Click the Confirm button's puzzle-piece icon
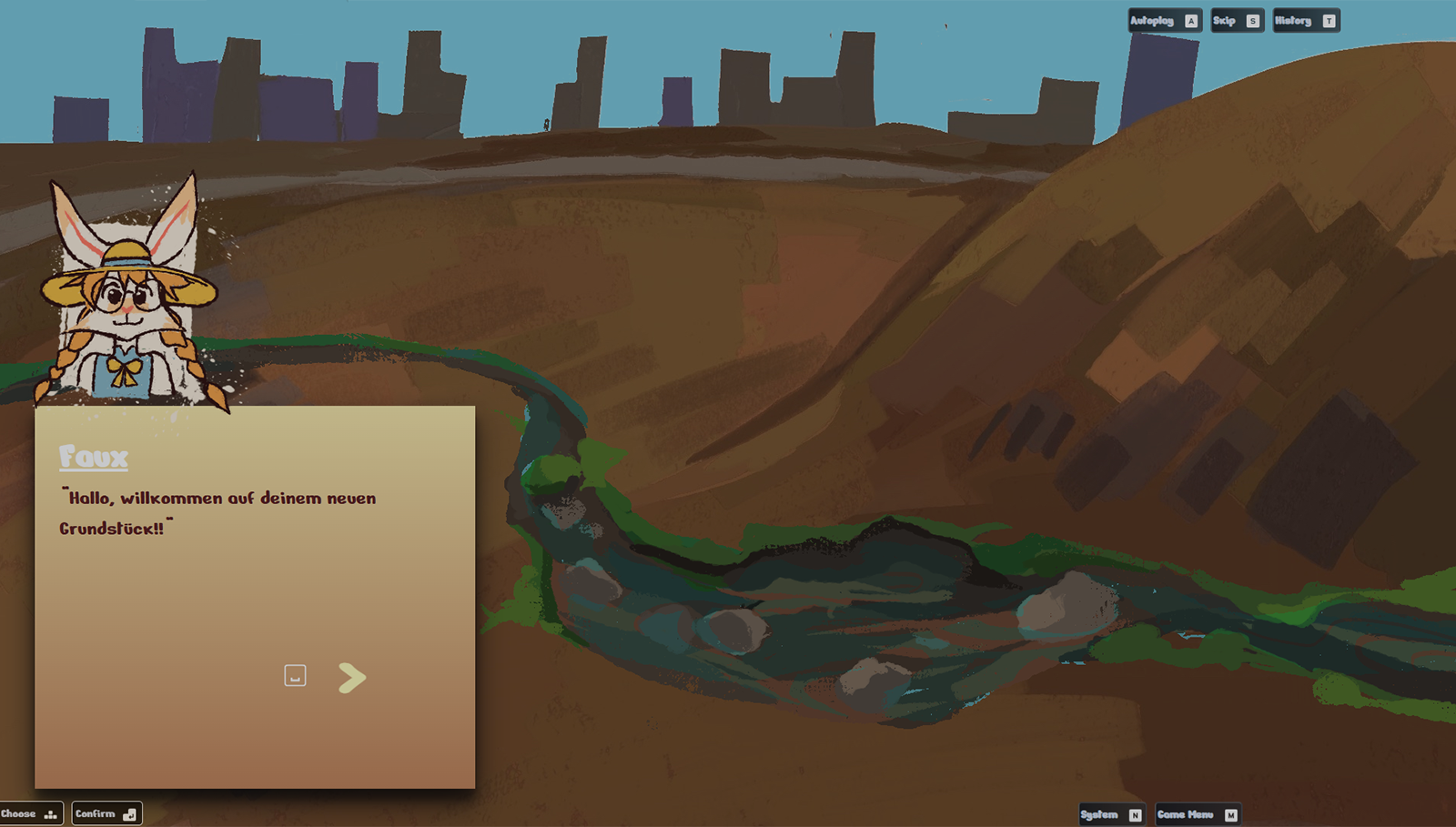 [x=131, y=813]
